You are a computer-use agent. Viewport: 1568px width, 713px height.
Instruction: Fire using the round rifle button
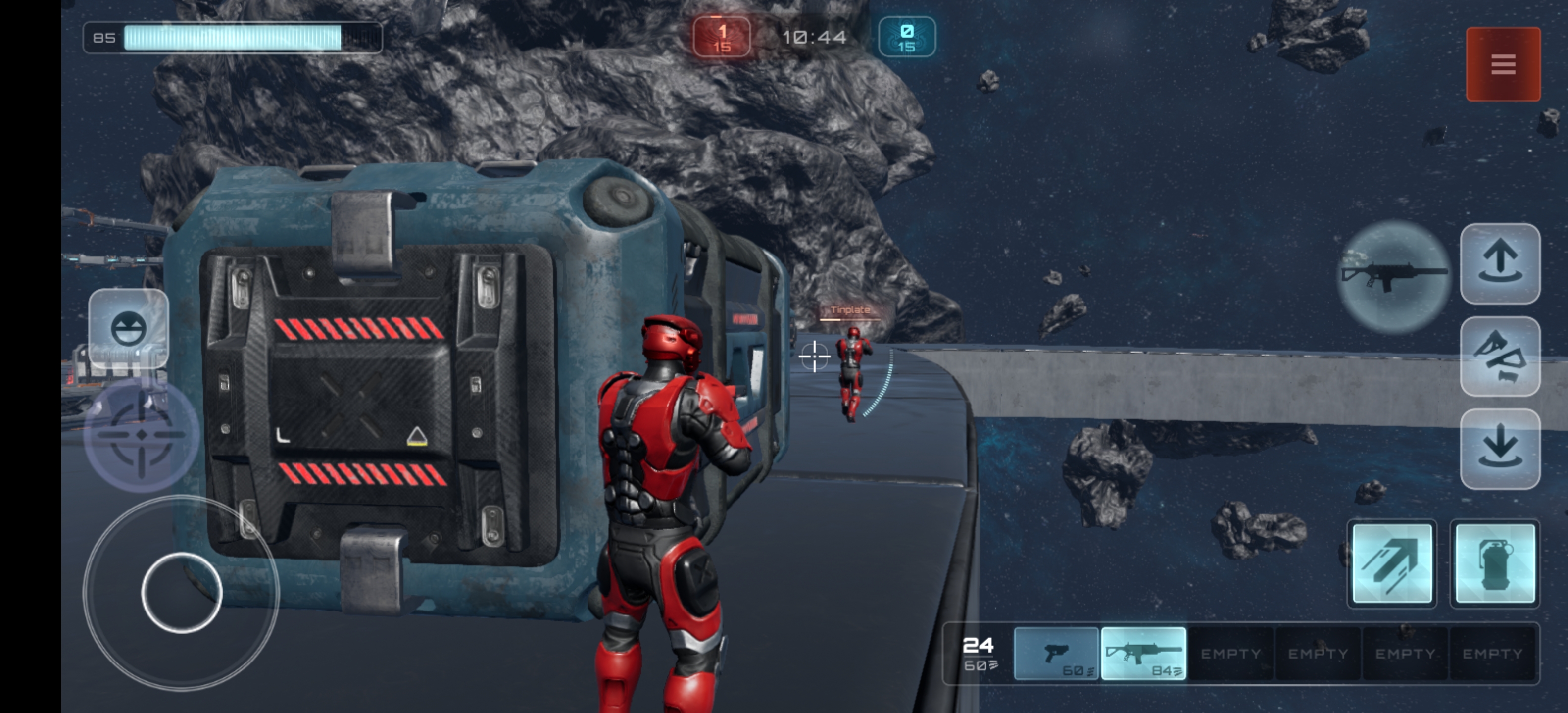tap(1394, 276)
